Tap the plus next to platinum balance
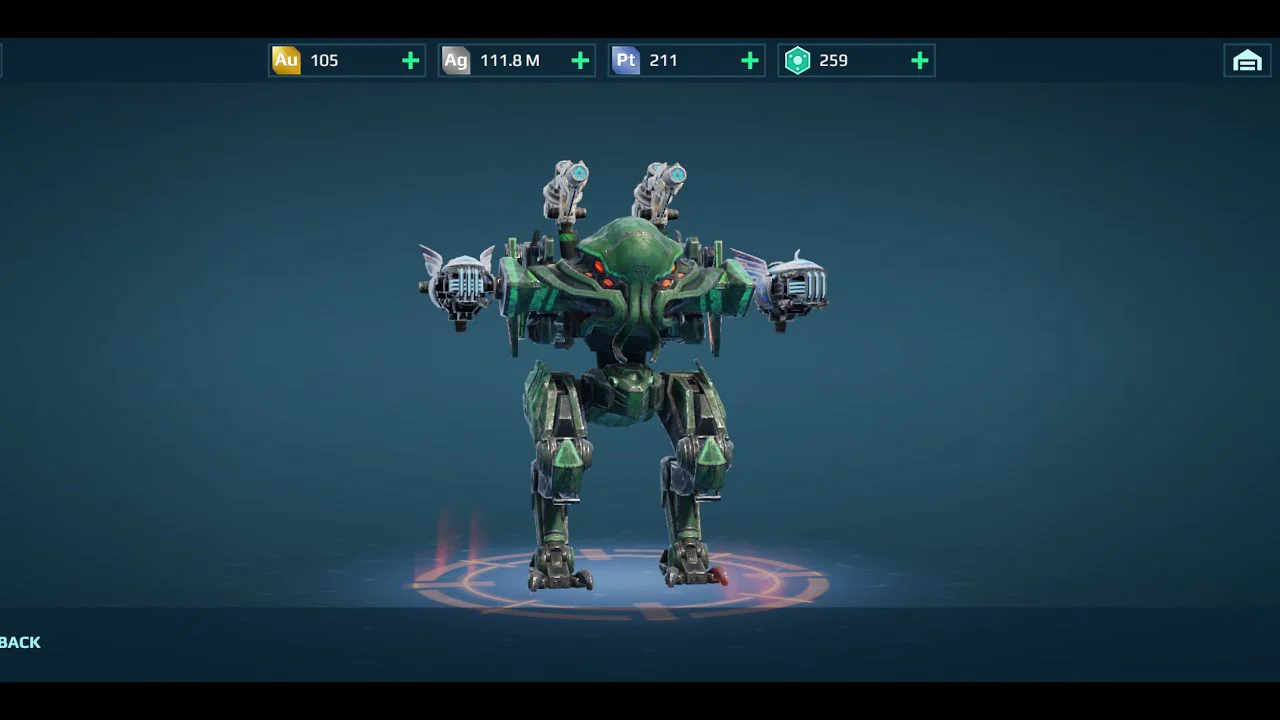The width and height of the screenshot is (1280, 720). click(x=750, y=61)
